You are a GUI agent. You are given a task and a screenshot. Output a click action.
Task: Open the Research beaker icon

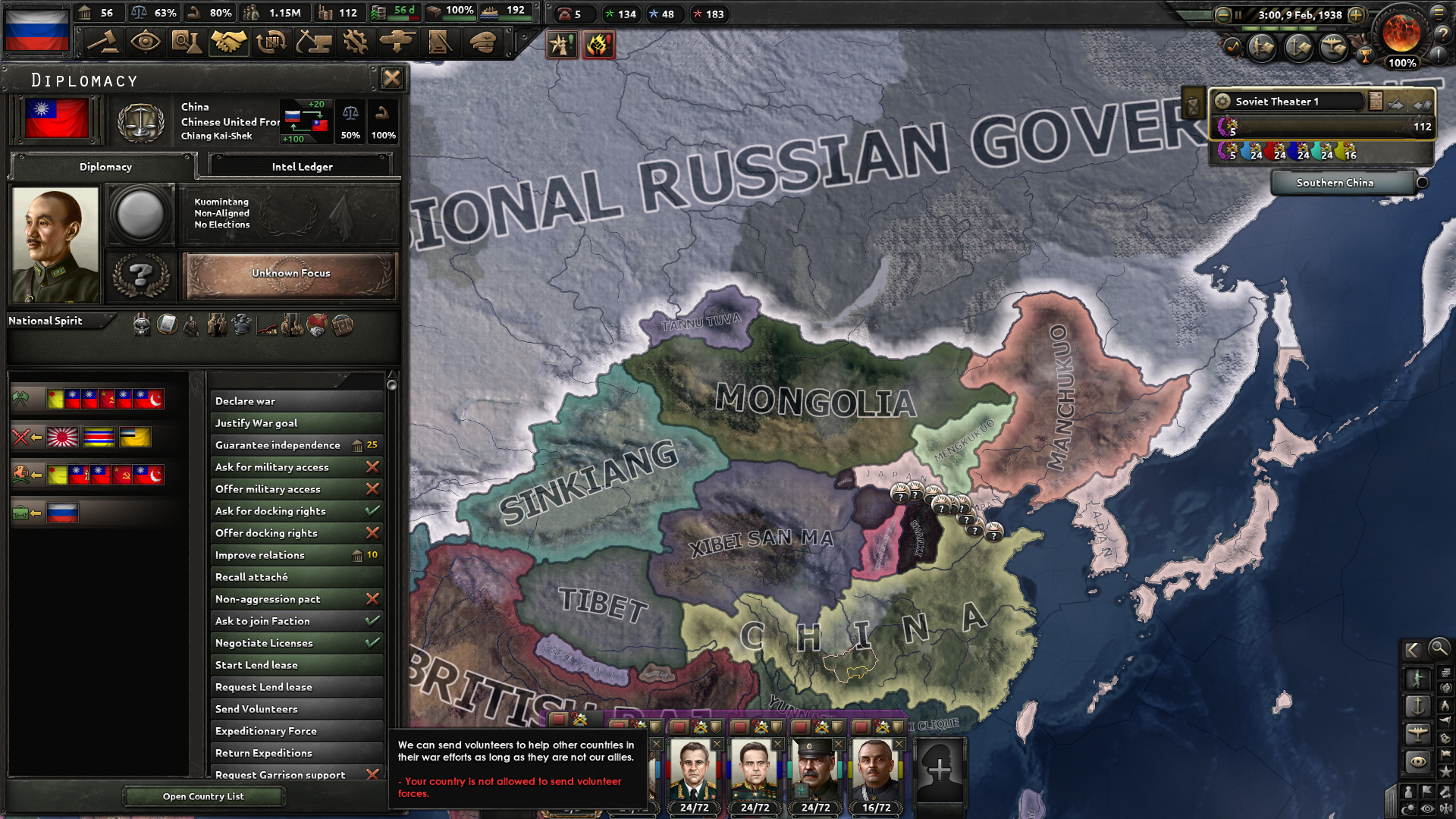pyautogui.click(x=187, y=42)
